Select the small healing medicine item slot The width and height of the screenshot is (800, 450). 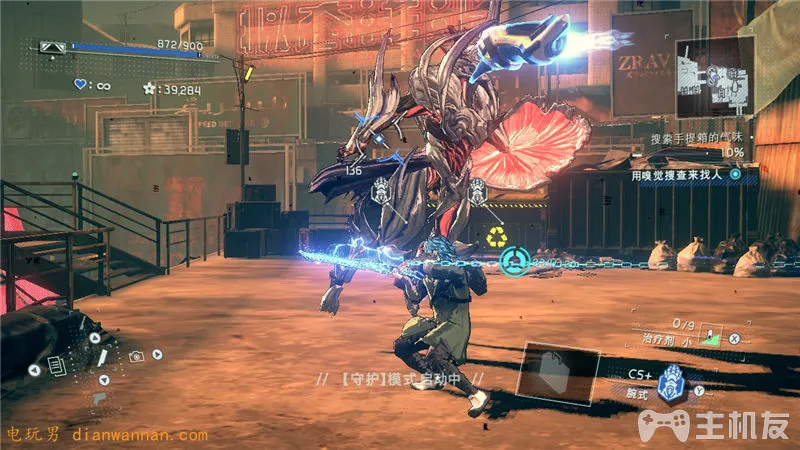point(711,336)
